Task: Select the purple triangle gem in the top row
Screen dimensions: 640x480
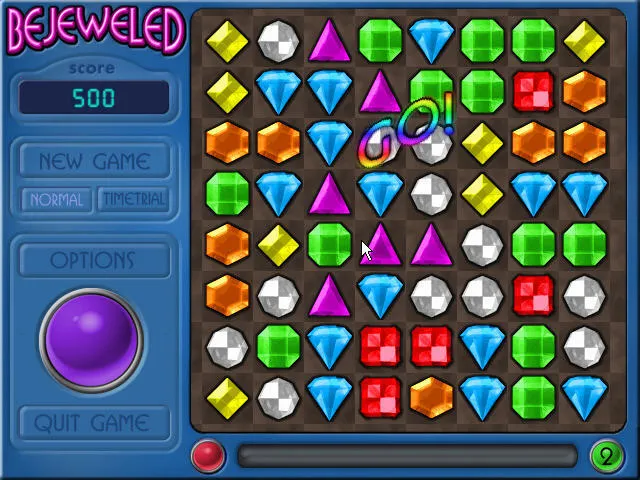Action: pyautogui.click(x=329, y=41)
